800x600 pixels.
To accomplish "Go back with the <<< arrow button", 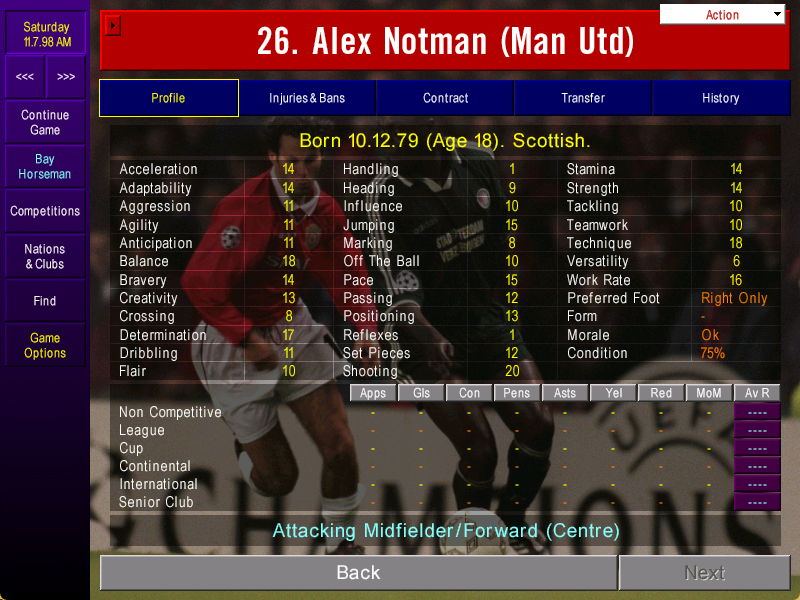I will pyautogui.click(x=25, y=77).
